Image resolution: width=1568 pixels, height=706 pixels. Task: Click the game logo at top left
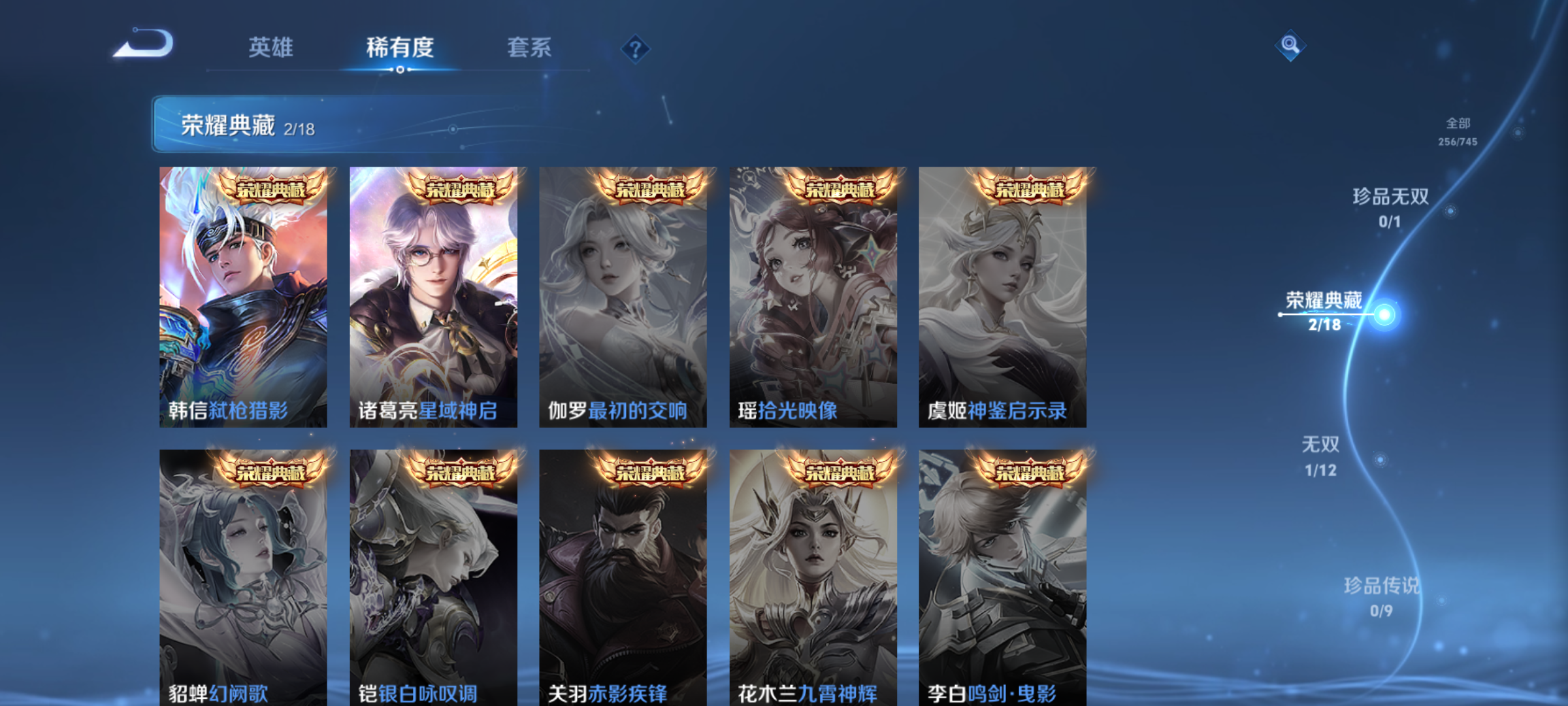[x=145, y=44]
